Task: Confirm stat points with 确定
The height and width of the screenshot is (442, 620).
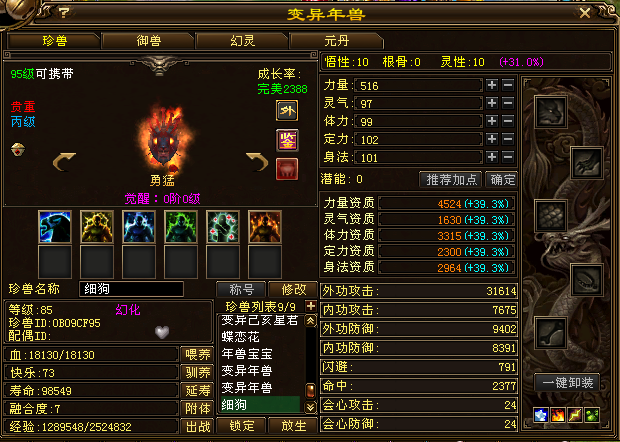Action: [x=501, y=180]
